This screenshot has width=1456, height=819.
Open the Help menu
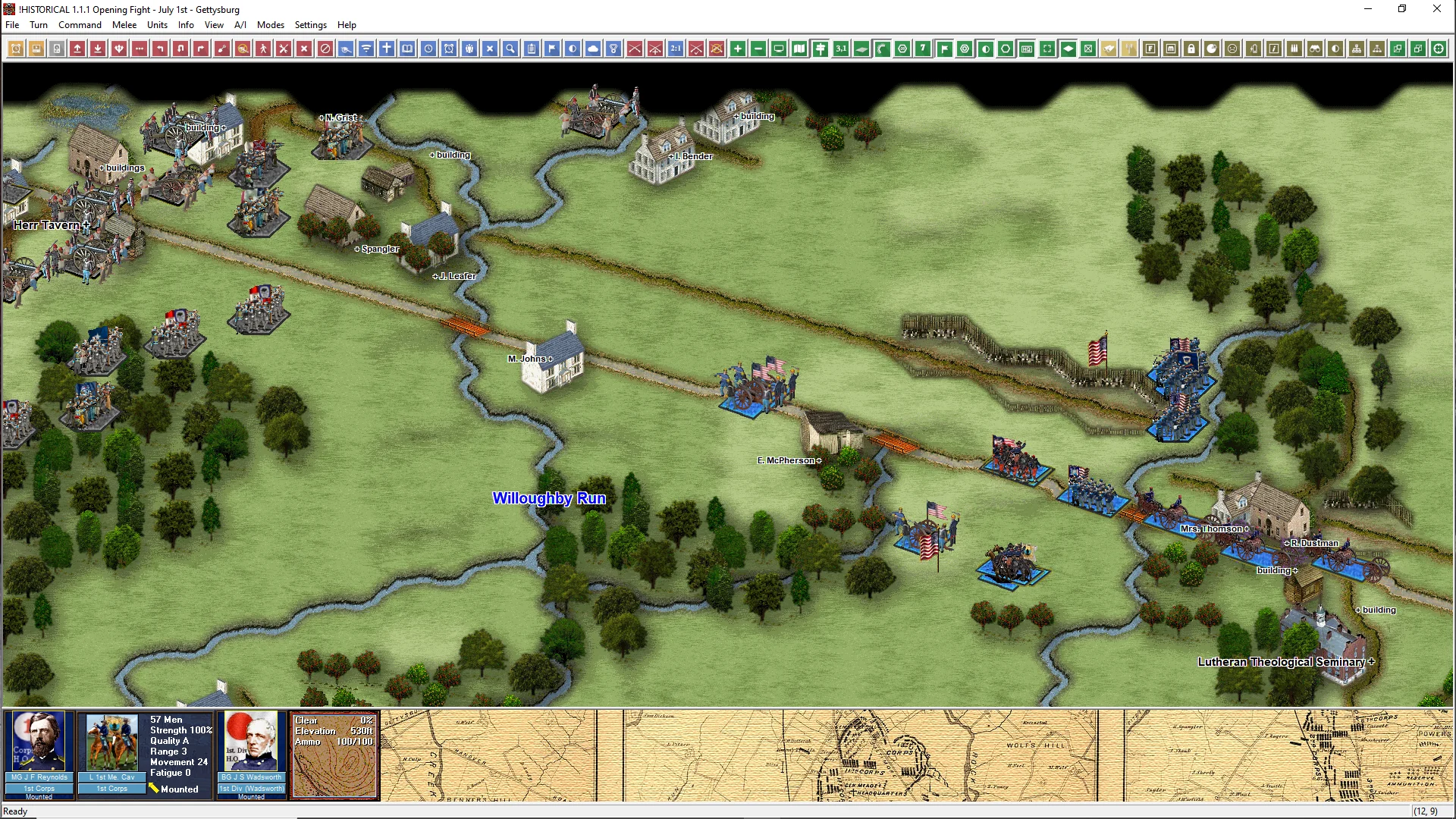point(347,25)
